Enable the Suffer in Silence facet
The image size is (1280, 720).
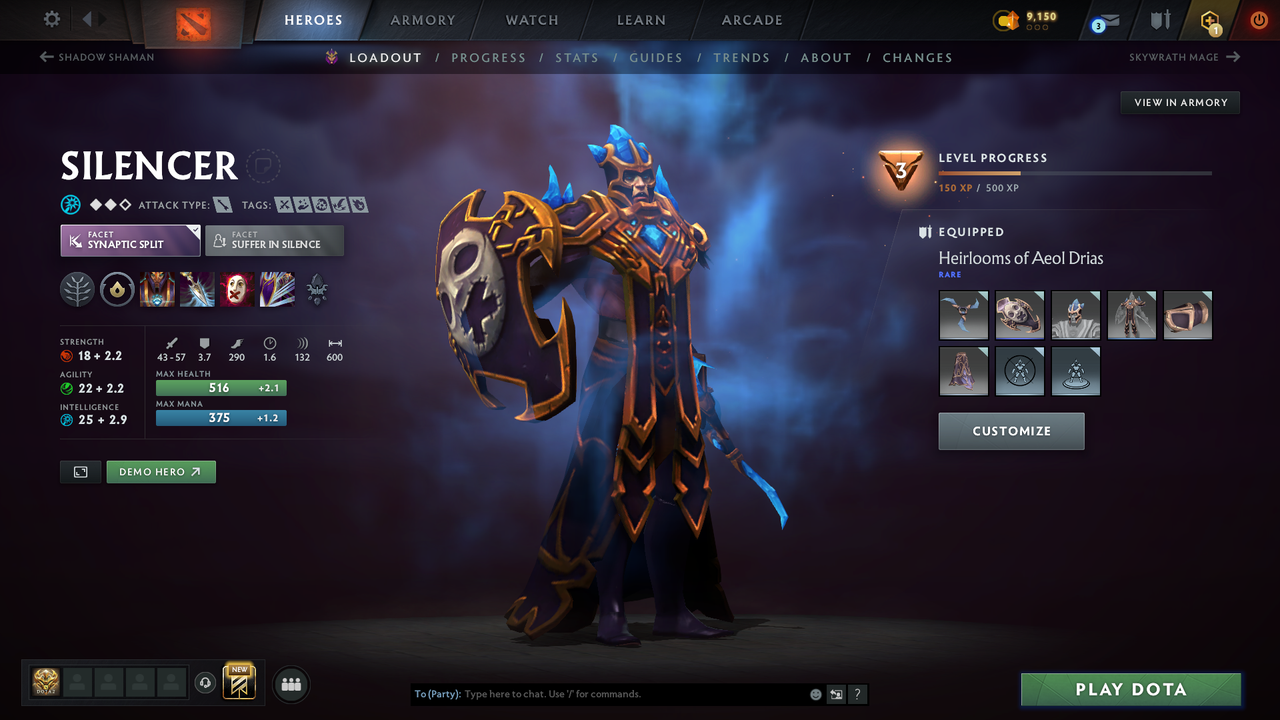274,240
